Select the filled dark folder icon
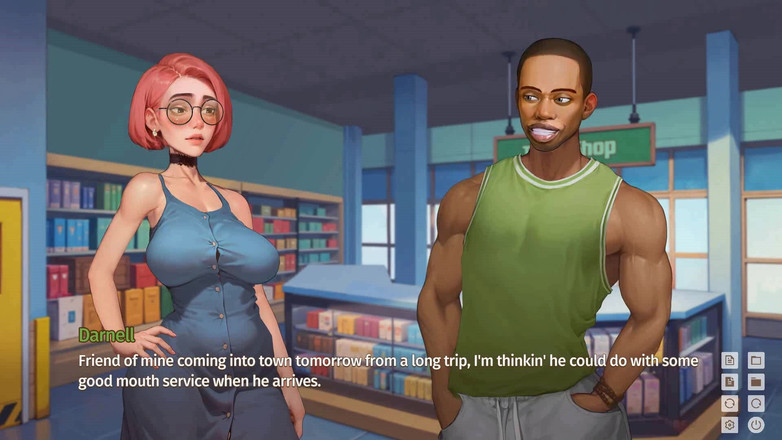The width and height of the screenshot is (782, 440). pyautogui.click(x=756, y=381)
